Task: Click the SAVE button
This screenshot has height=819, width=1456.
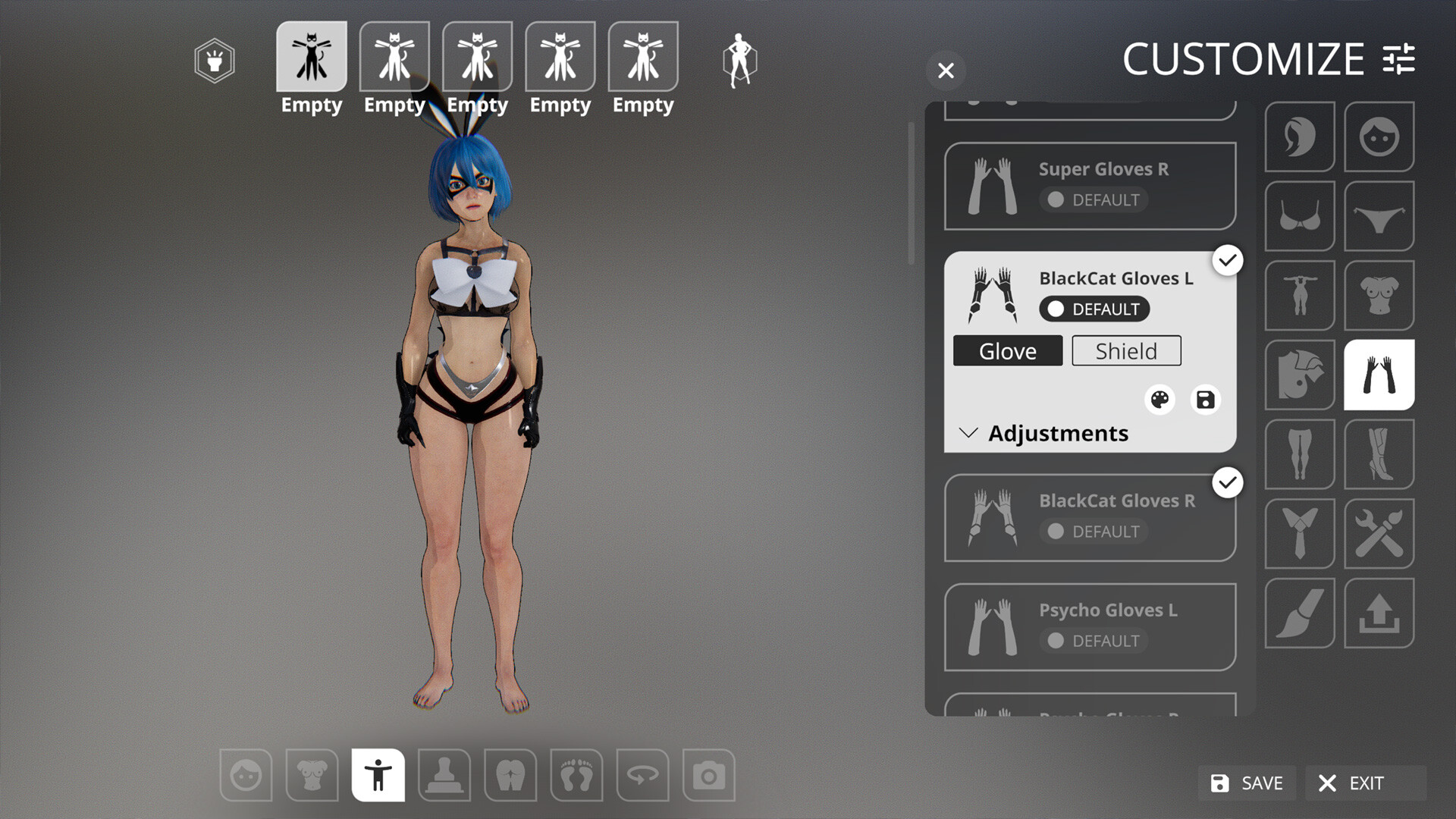Action: click(1246, 783)
